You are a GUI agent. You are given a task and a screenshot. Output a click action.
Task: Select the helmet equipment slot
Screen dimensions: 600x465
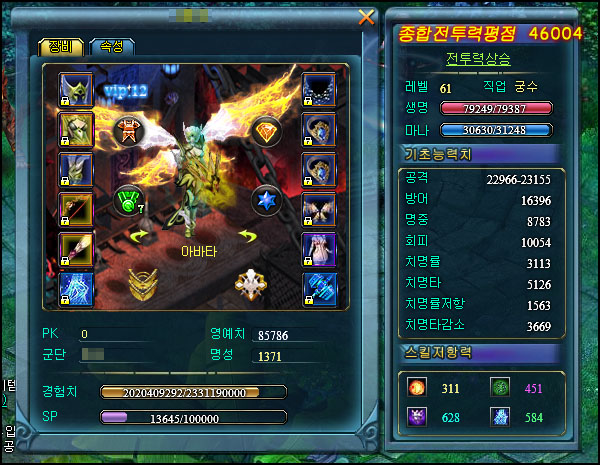pyautogui.click(x=76, y=90)
